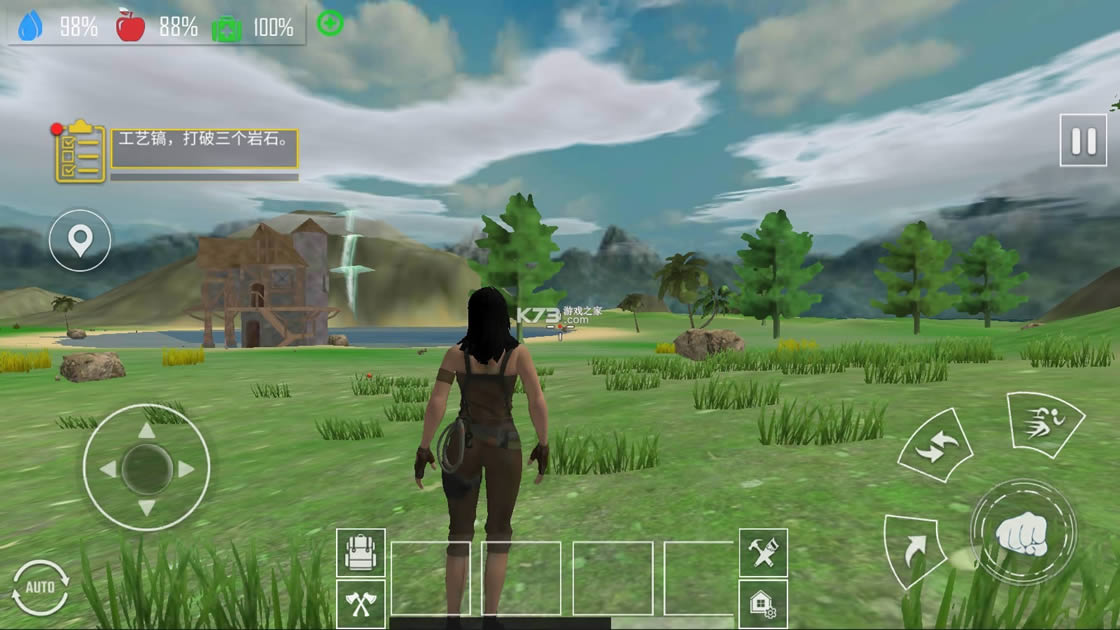1120x630 pixels.
Task: Activate the sprint running button
Action: [1043, 423]
